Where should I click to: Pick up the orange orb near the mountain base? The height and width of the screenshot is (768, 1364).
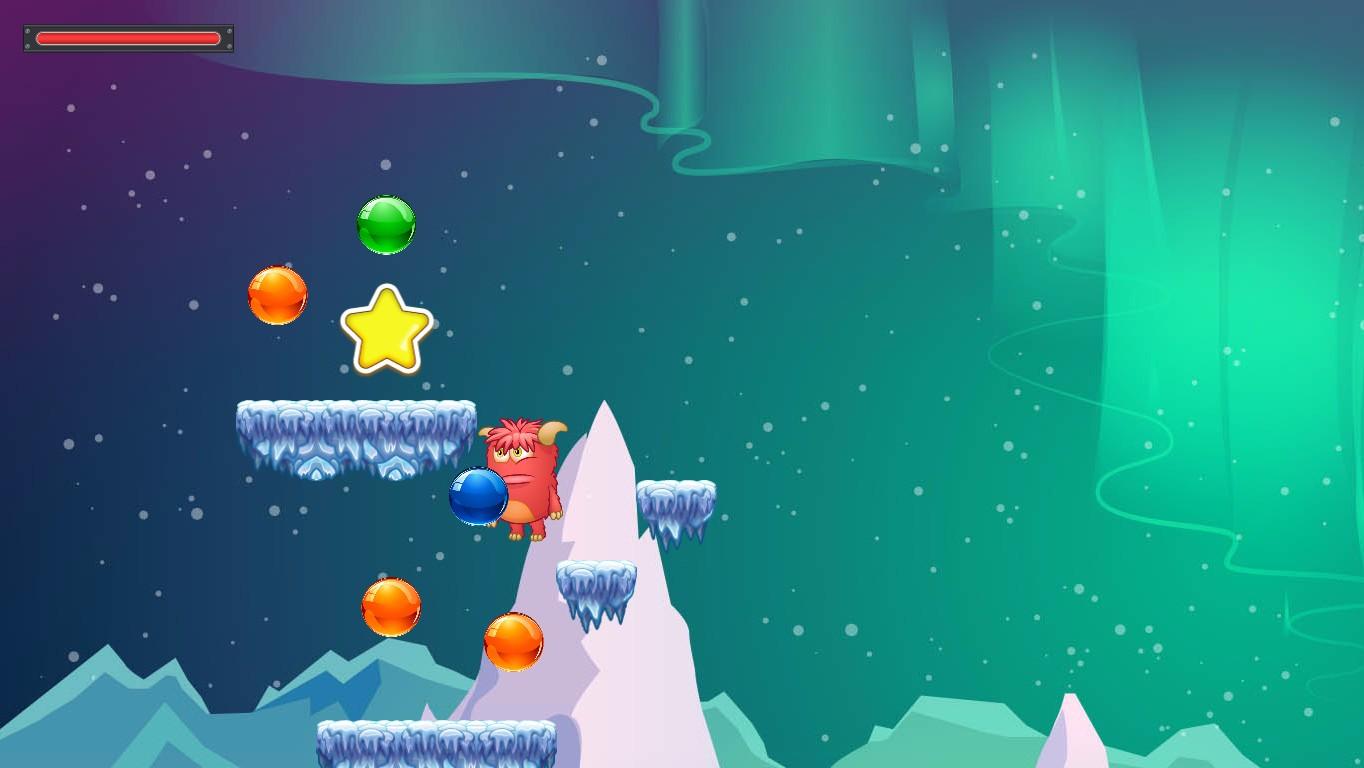516,644
